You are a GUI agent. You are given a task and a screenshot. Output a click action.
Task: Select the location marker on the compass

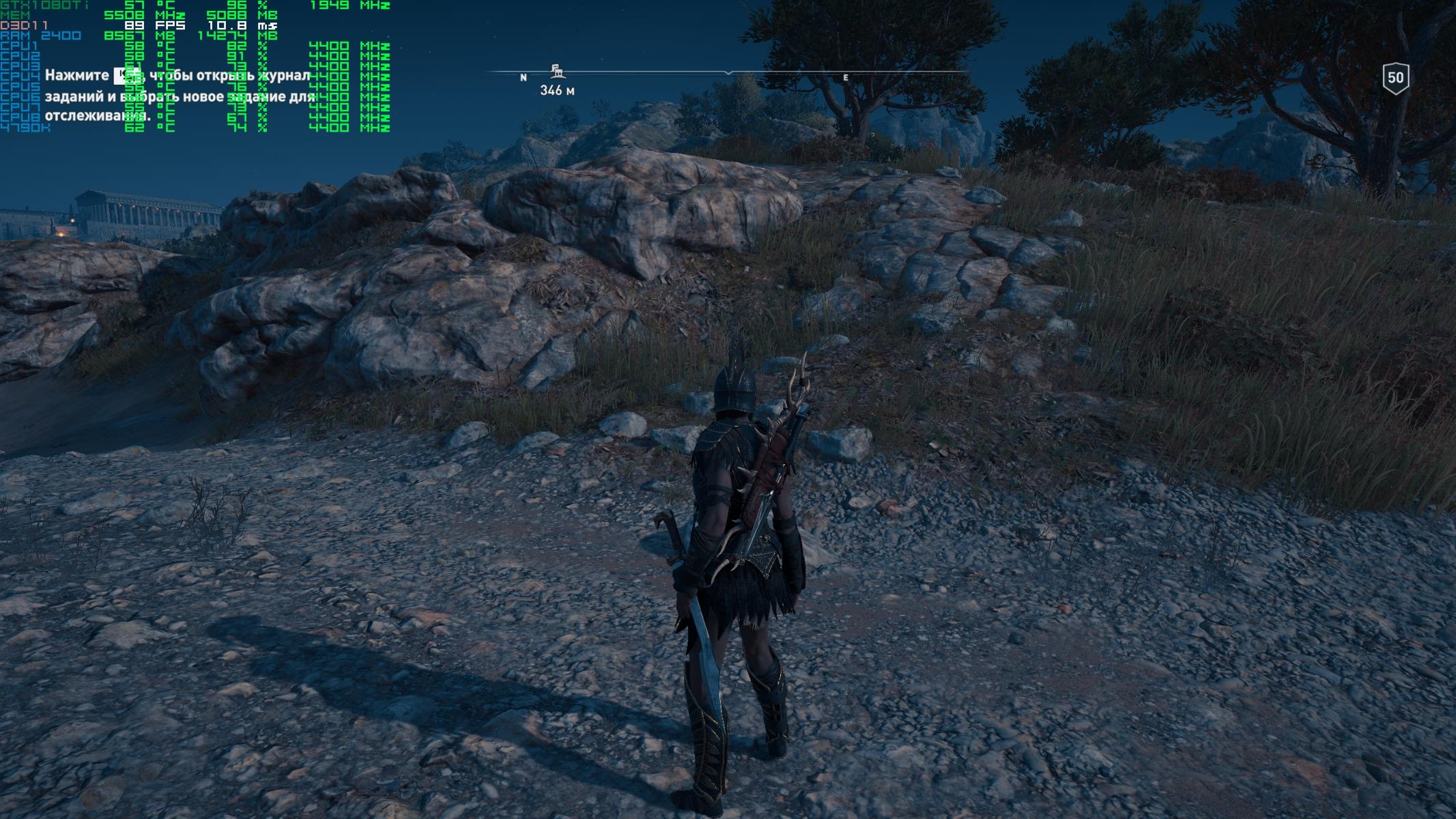556,70
